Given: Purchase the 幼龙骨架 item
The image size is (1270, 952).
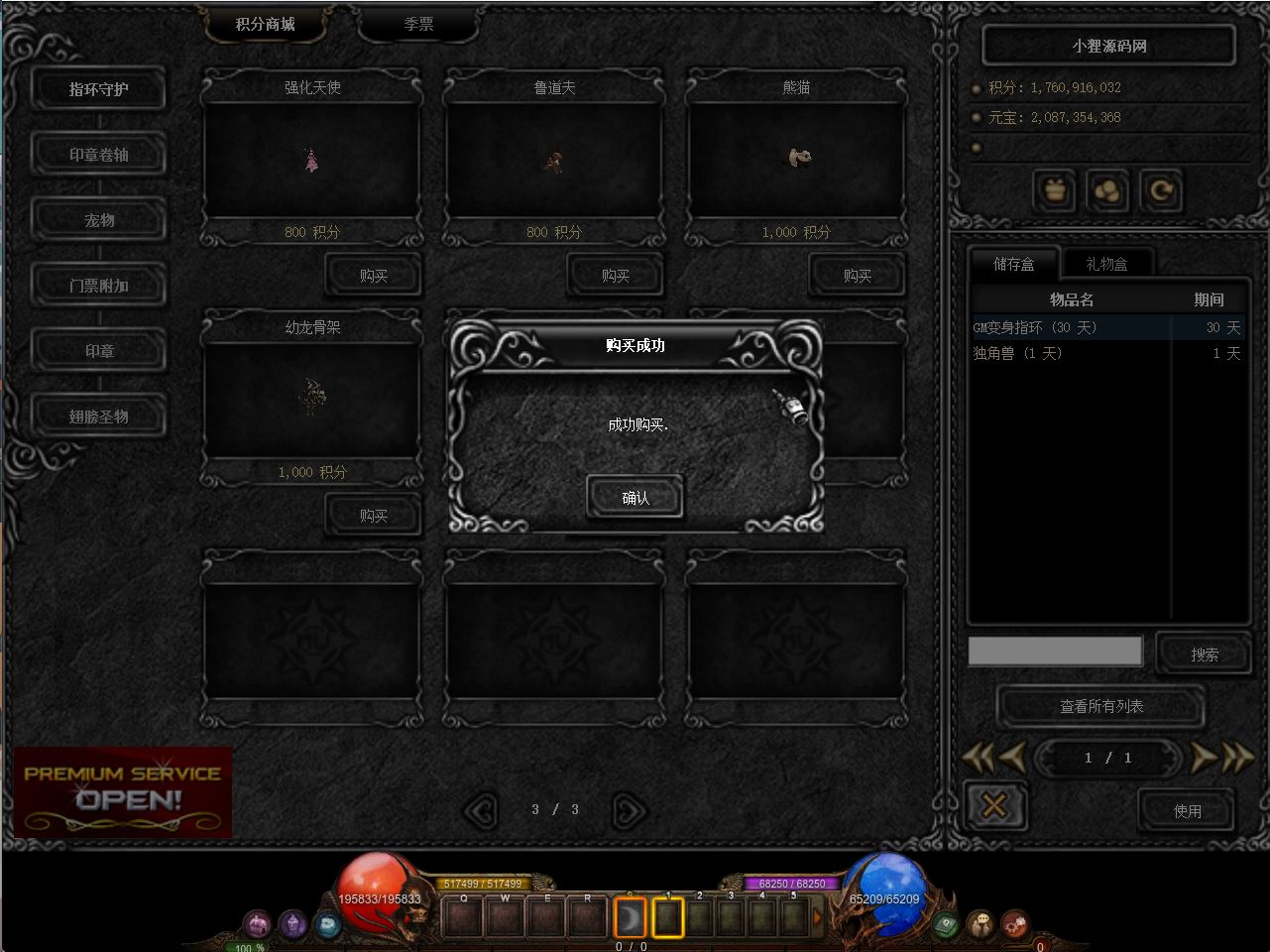Looking at the screenshot, I should click(x=373, y=516).
